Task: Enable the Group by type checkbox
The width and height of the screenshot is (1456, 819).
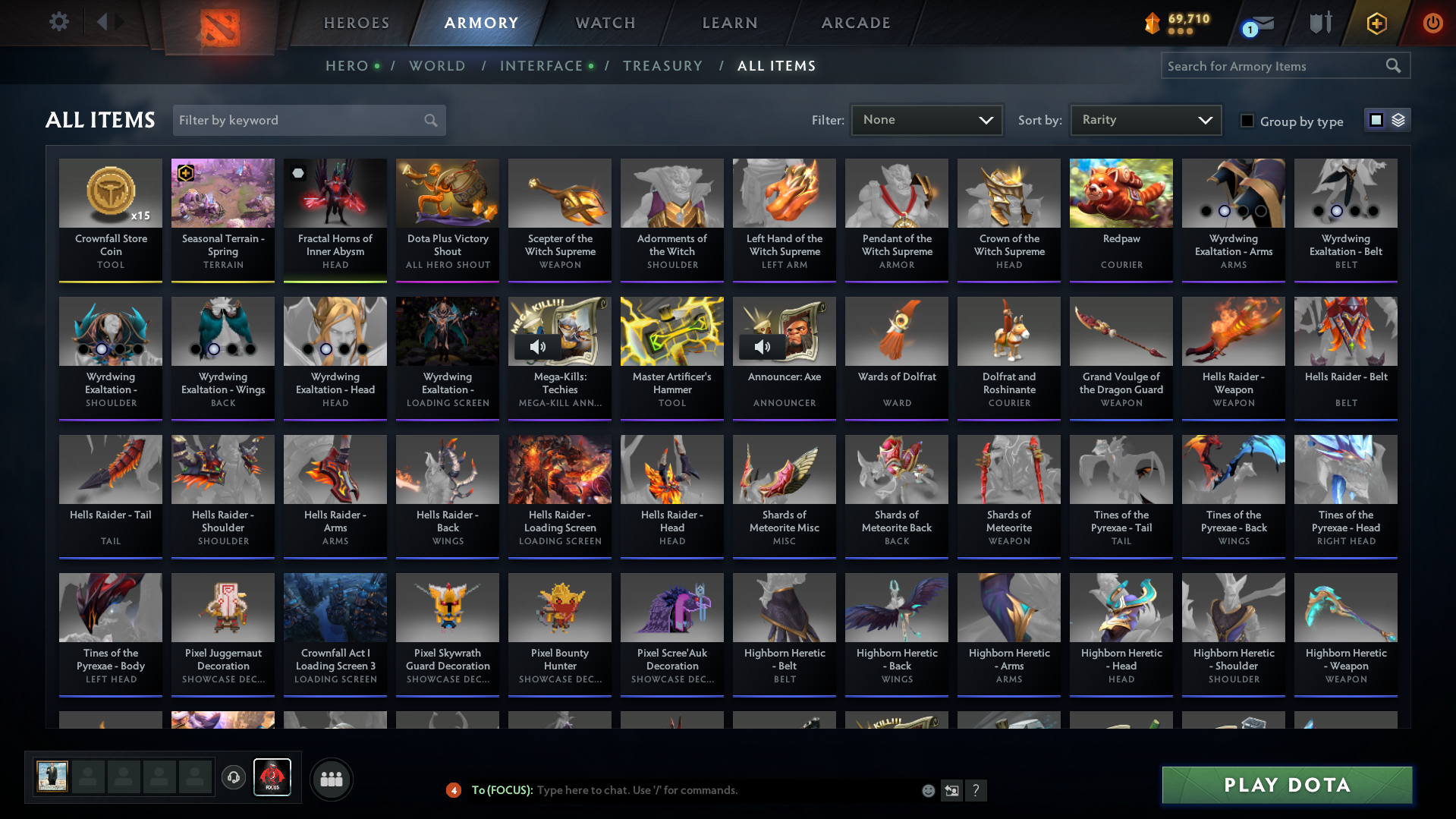Action: pos(1247,121)
